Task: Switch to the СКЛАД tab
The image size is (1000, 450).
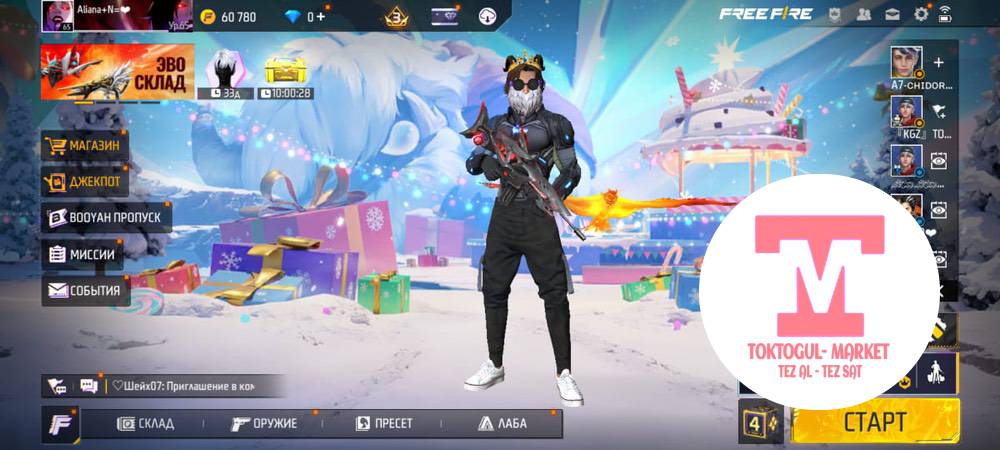Action: click(x=147, y=423)
